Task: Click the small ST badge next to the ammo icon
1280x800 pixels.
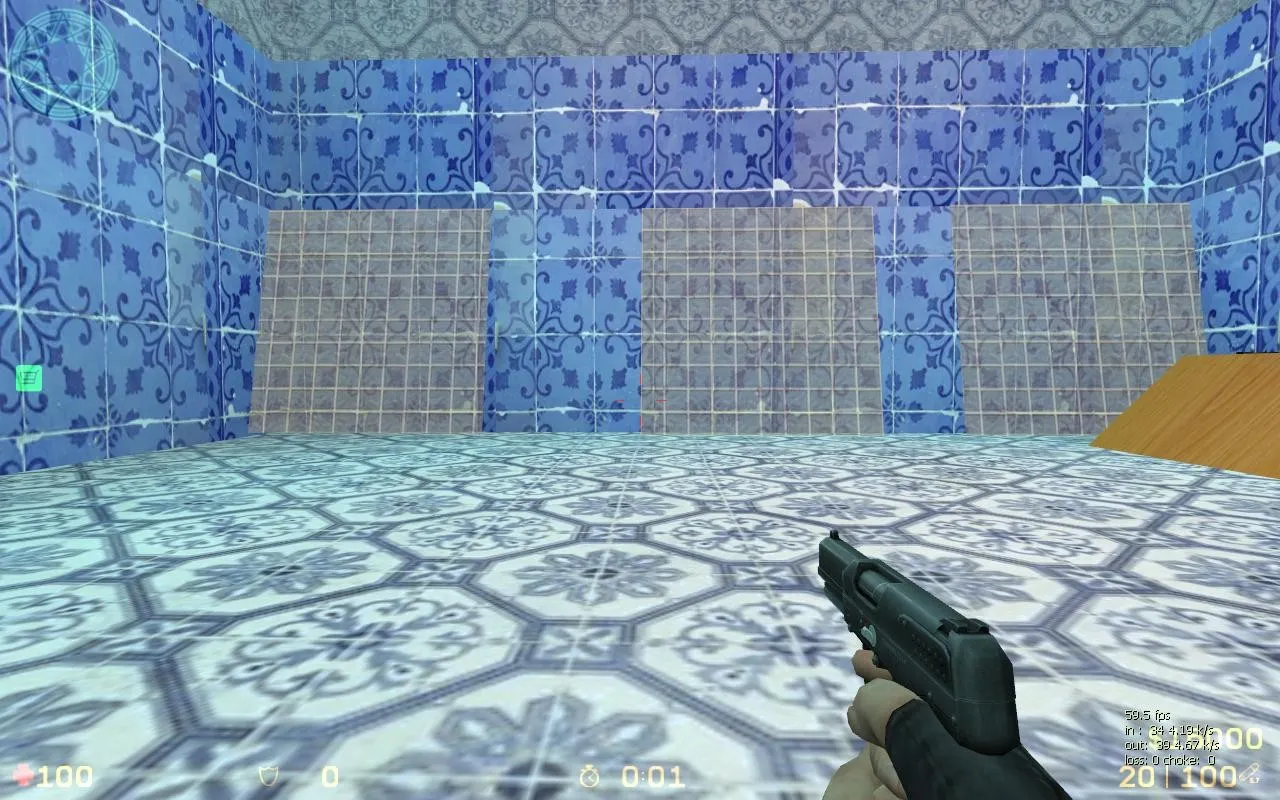Action: coord(1257,780)
